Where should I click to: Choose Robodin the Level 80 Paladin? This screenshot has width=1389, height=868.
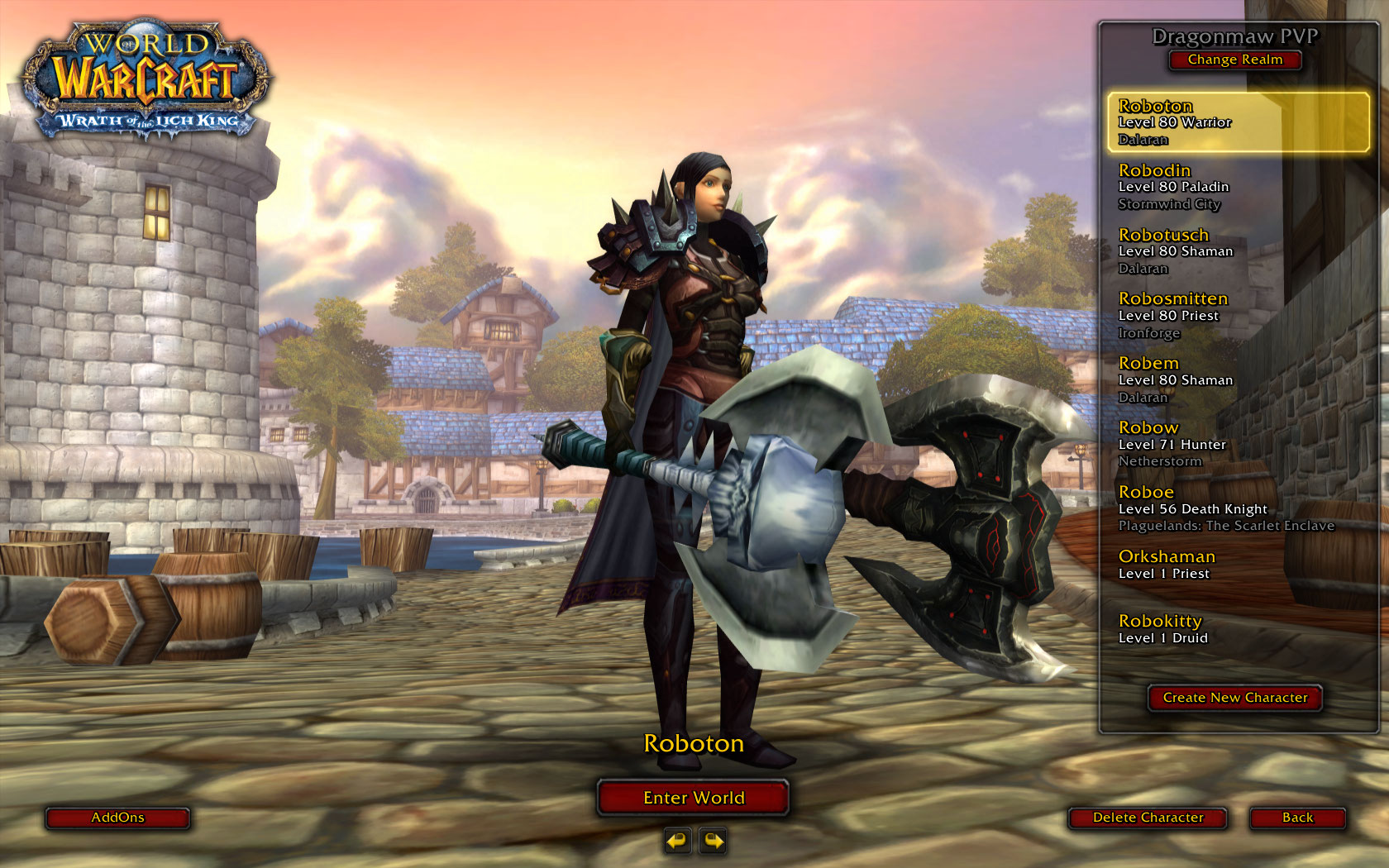pyautogui.click(x=1238, y=187)
